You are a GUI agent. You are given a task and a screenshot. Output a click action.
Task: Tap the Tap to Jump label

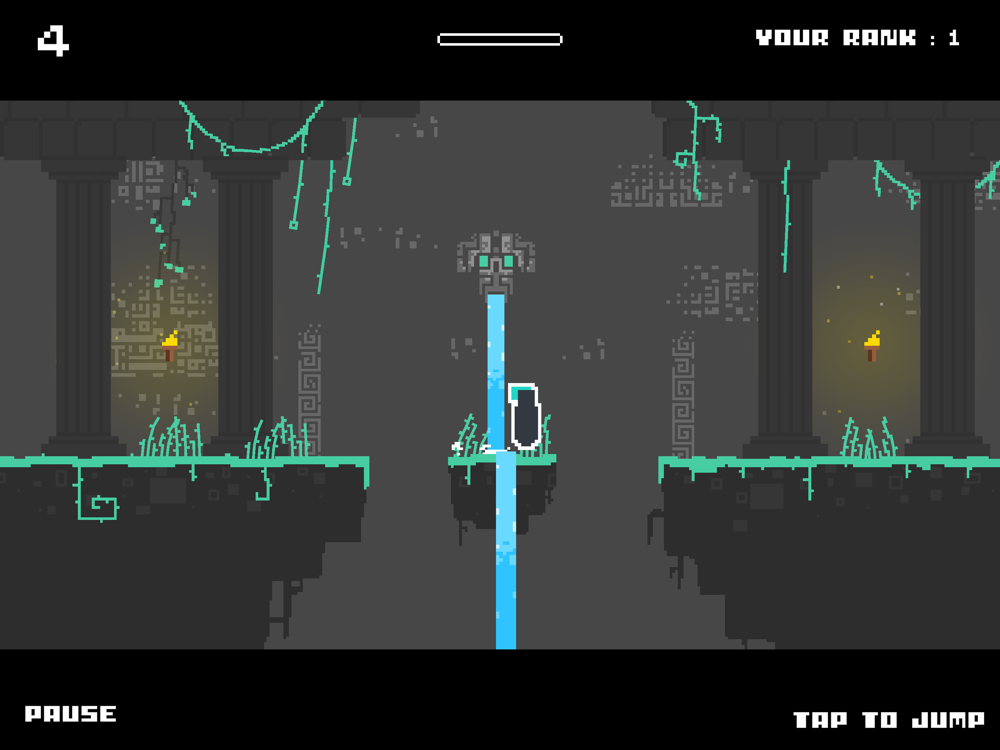click(888, 720)
